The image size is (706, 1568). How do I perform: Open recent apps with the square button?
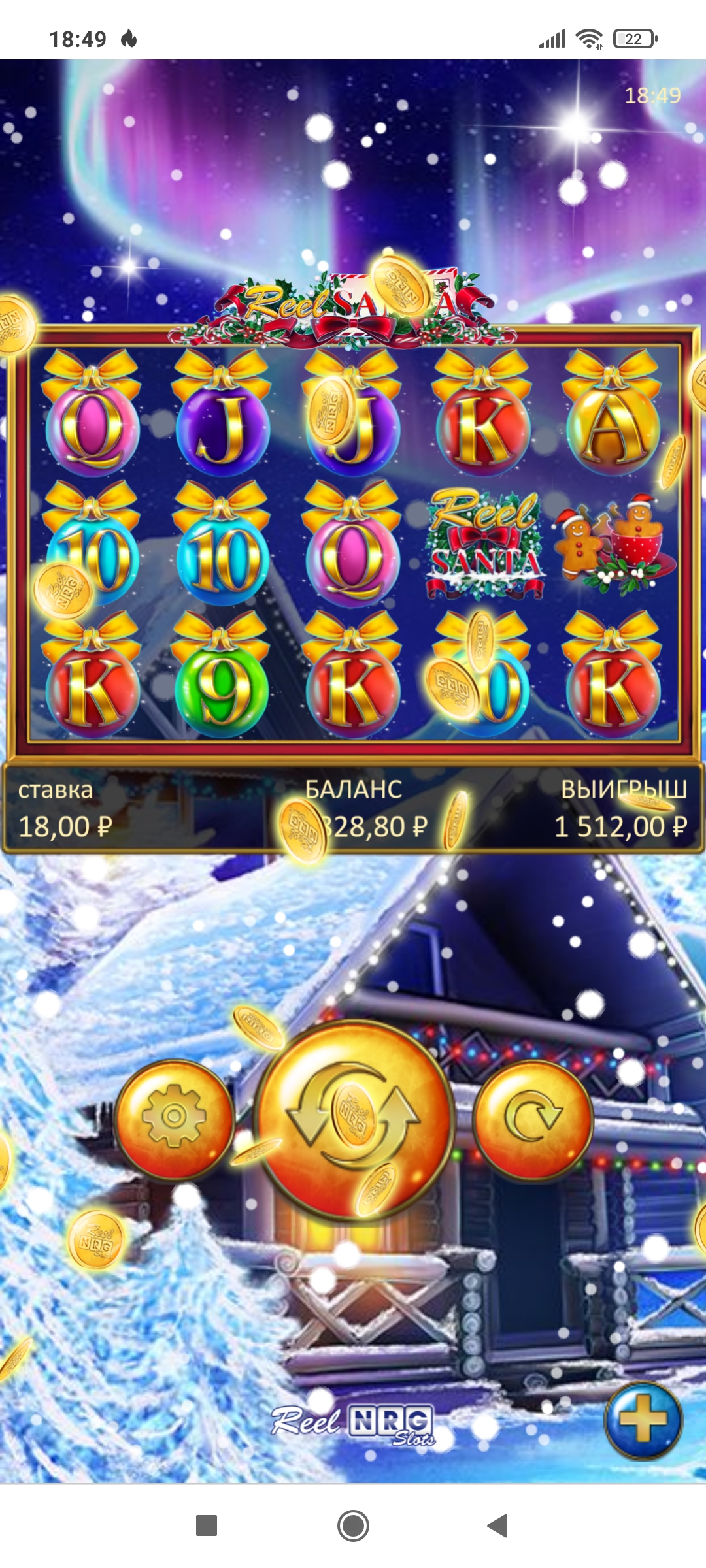[x=207, y=1526]
